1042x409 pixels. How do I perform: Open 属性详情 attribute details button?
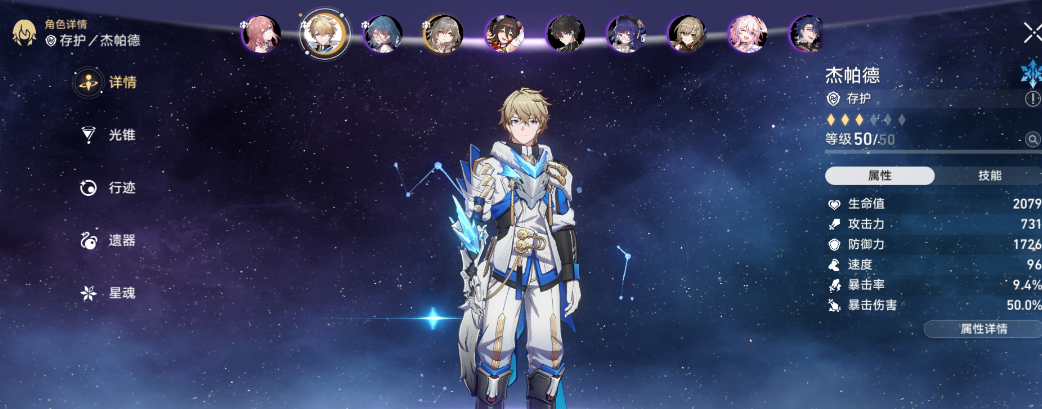[983, 329]
